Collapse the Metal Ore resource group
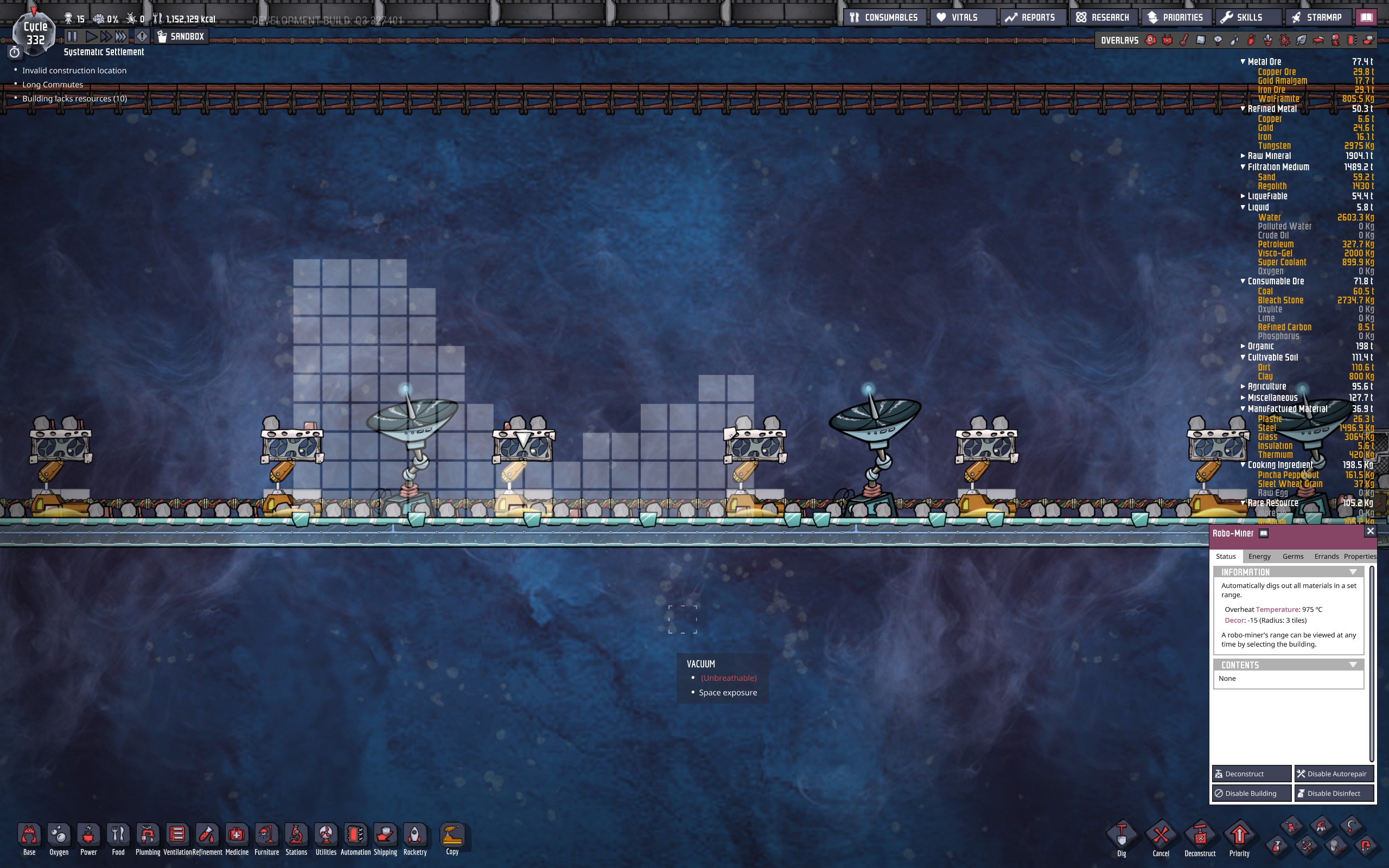Screen dimensions: 1389x868 1243,61
